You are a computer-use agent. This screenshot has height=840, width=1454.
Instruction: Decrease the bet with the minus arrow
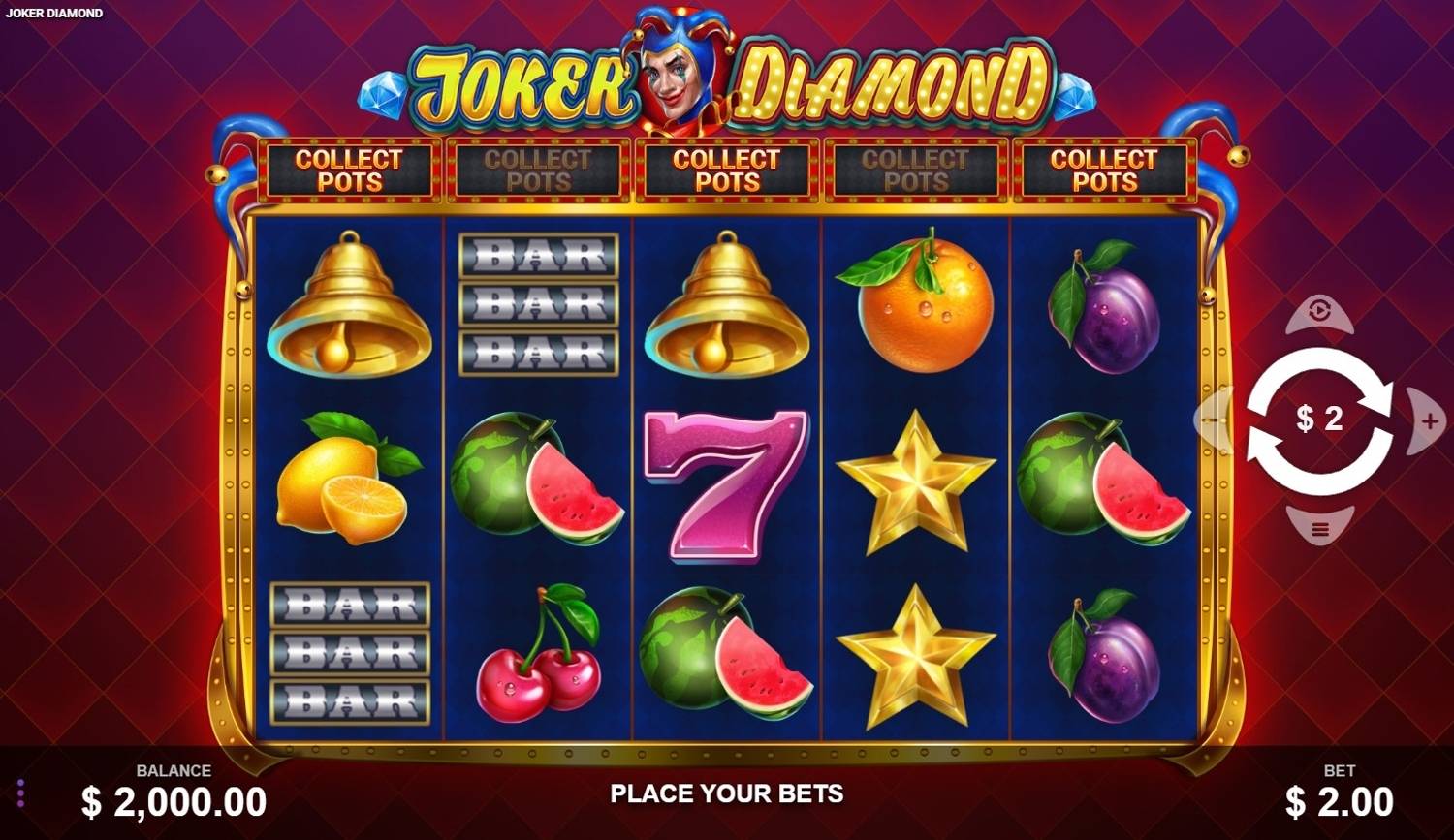pos(1212,420)
